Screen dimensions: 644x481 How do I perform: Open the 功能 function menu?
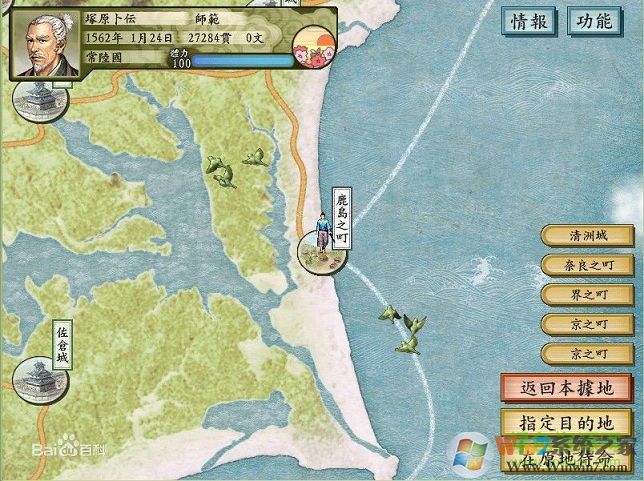[x=594, y=21]
